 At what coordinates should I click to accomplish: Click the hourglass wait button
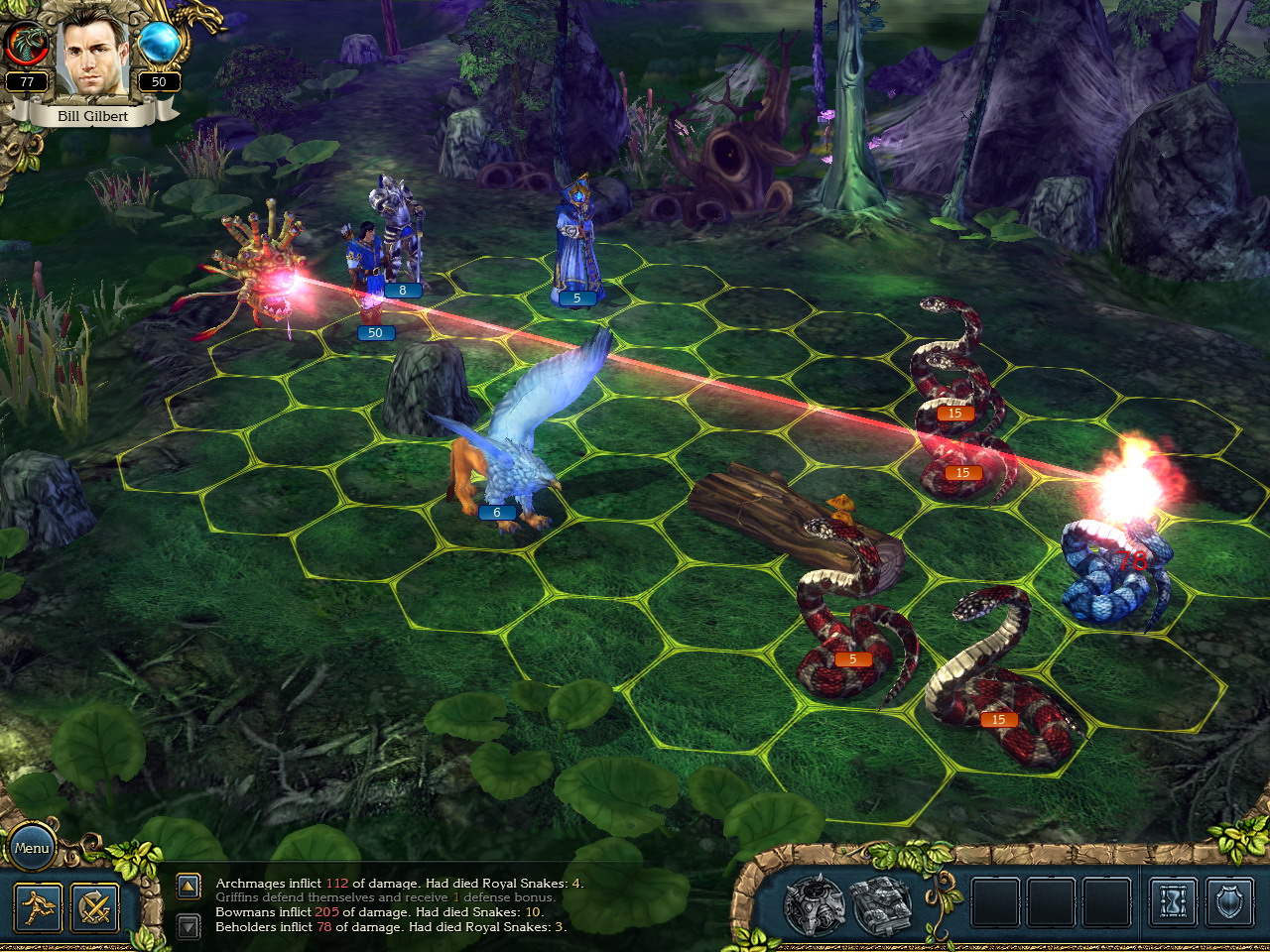1173,903
